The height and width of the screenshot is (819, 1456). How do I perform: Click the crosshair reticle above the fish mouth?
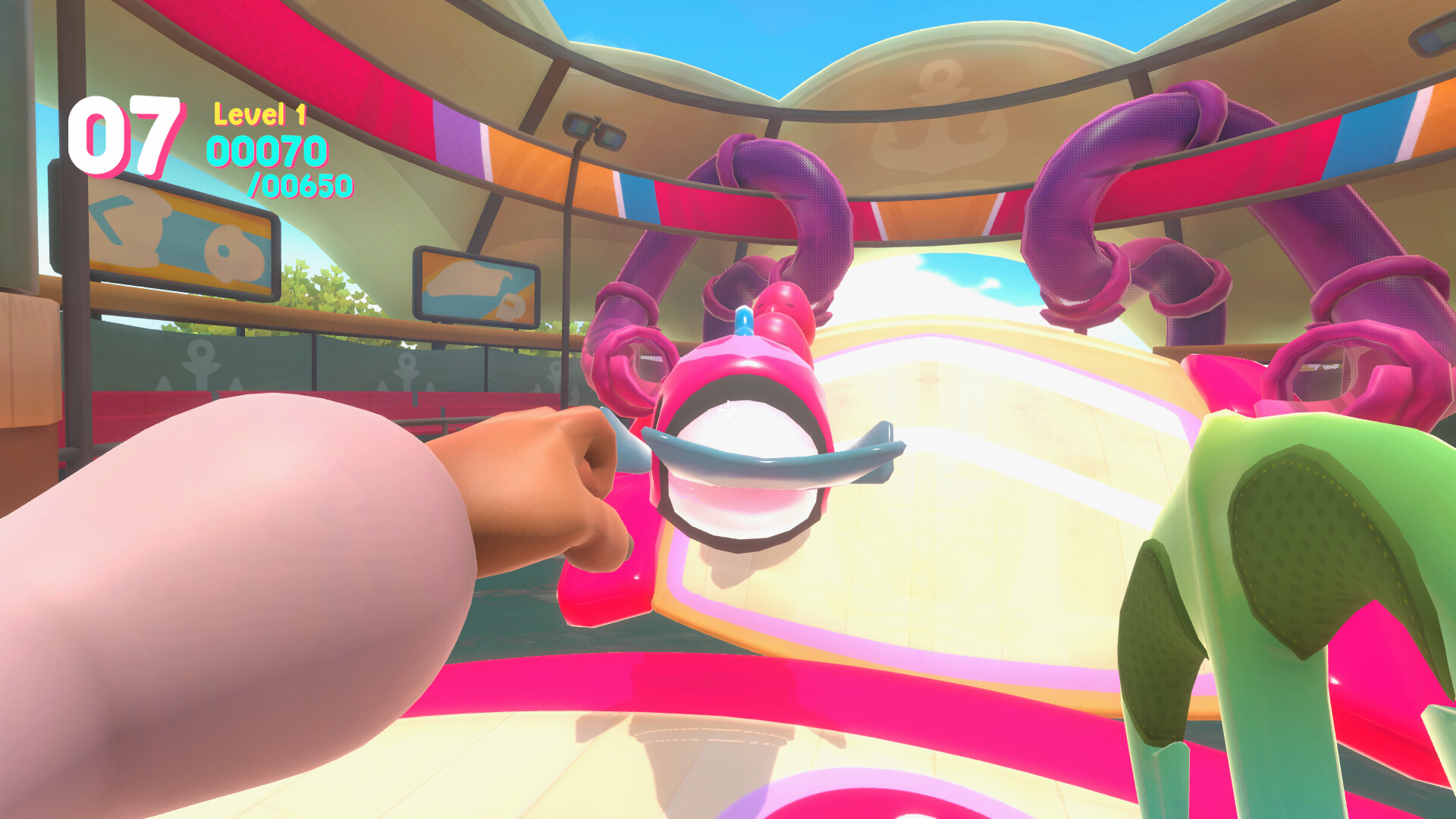(728, 408)
